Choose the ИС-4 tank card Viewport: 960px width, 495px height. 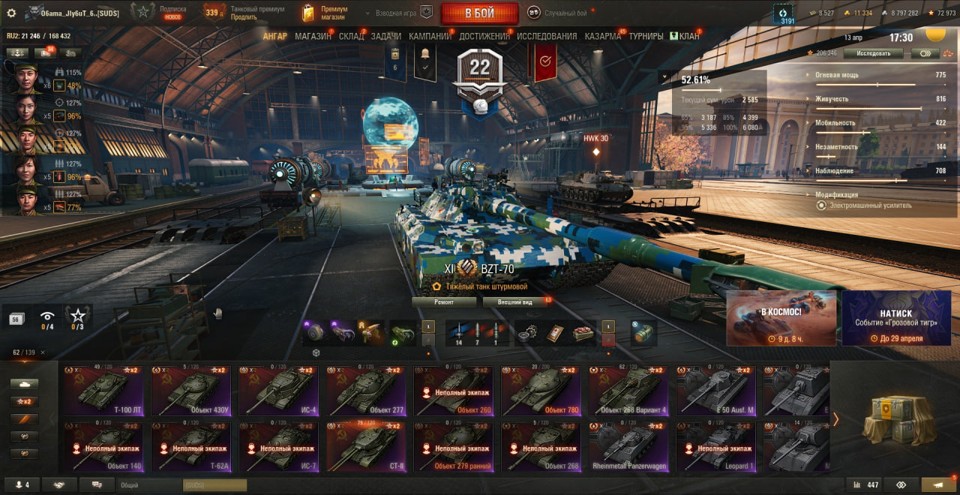(280, 390)
